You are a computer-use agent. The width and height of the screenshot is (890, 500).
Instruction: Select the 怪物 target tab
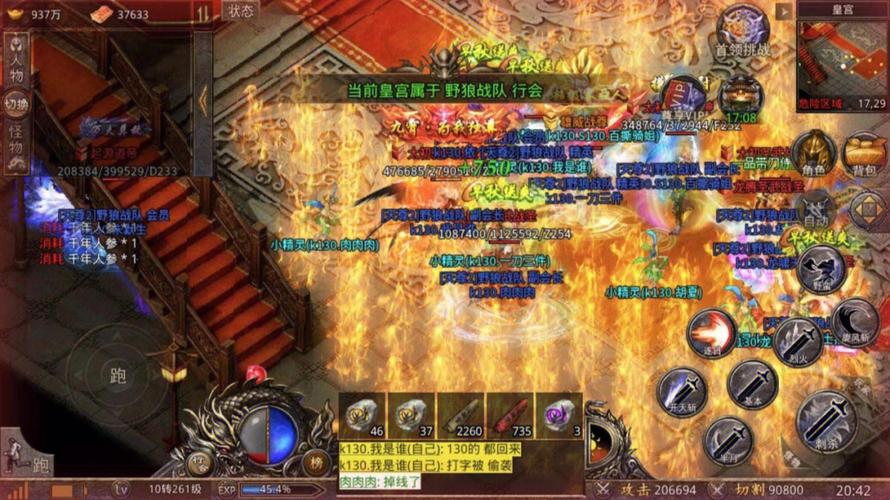[16, 146]
